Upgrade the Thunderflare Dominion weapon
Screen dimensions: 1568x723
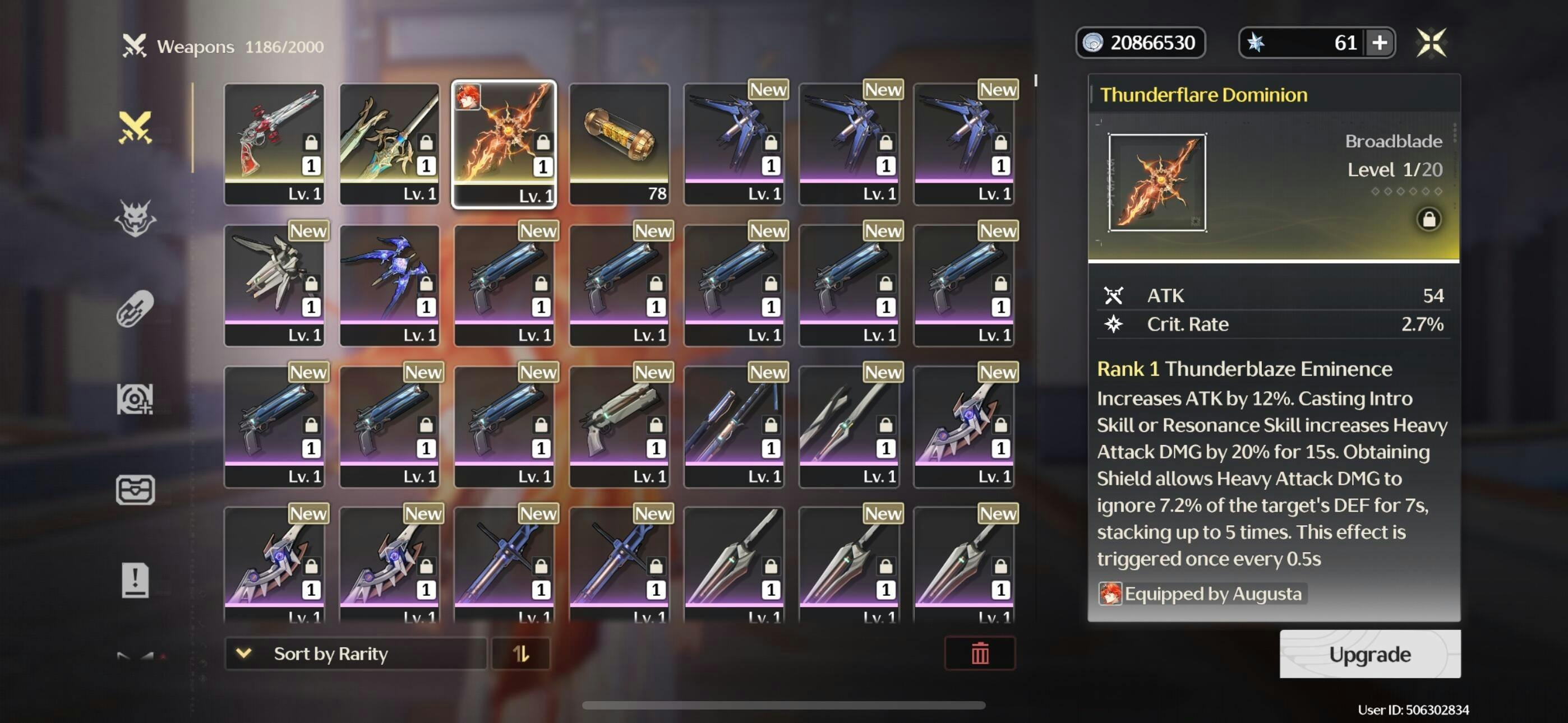(x=1369, y=654)
